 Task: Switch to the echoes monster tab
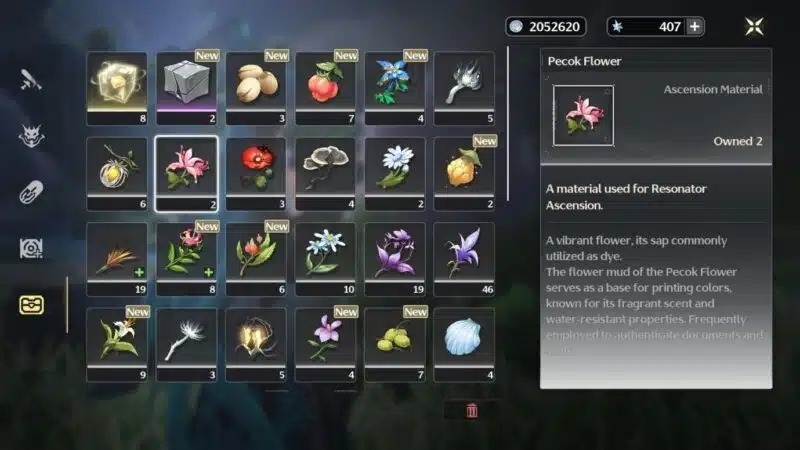(x=31, y=136)
